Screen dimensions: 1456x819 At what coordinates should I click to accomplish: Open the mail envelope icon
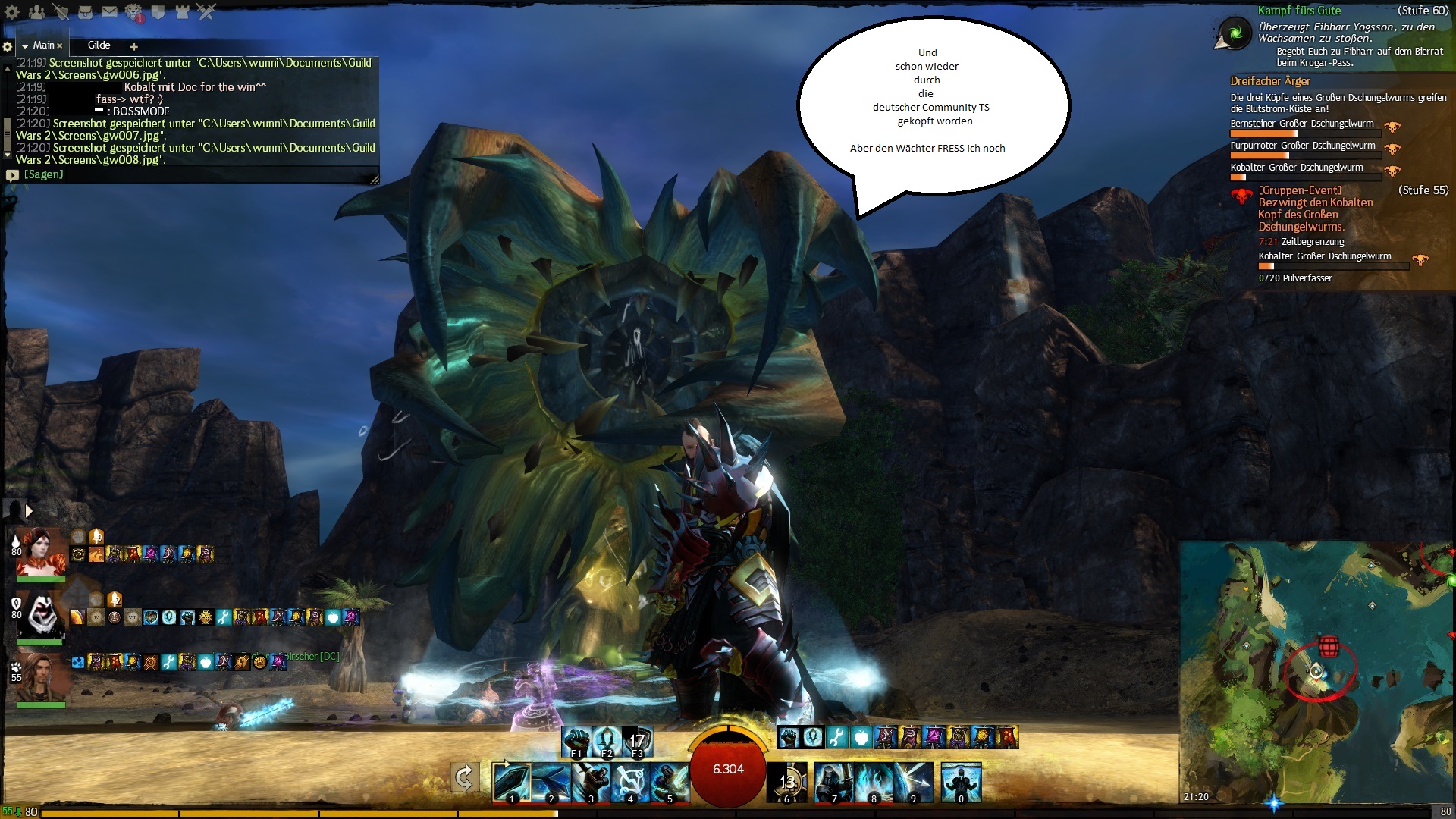(110, 12)
